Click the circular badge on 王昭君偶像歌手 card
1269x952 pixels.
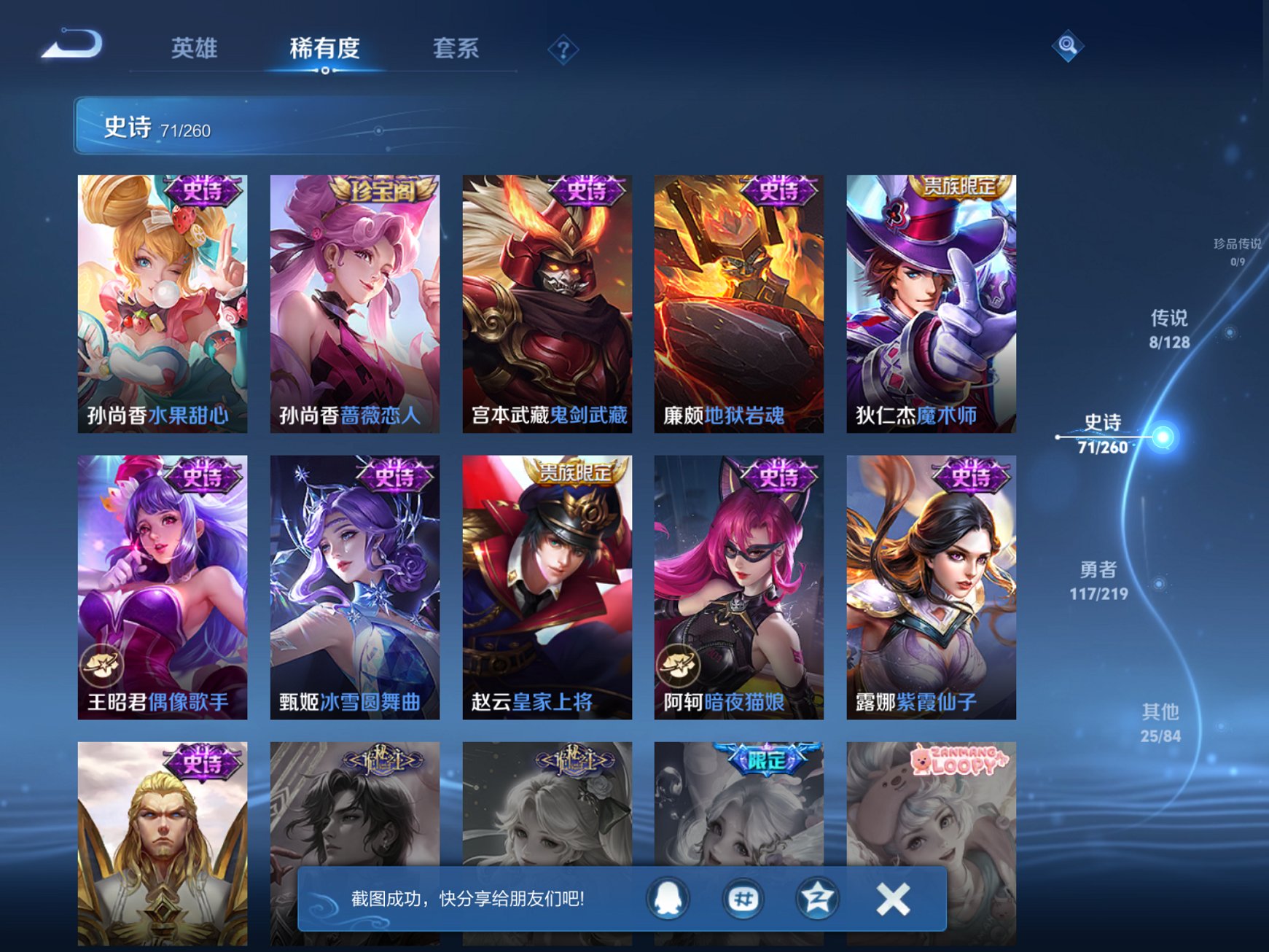pyautogui.click(x=102, y=663)
